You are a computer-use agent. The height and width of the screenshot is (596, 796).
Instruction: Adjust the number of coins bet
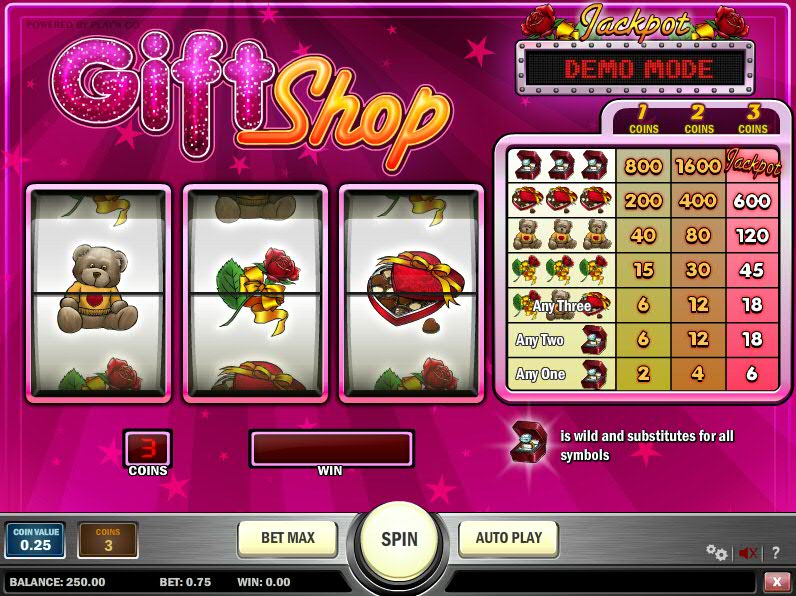107,540
